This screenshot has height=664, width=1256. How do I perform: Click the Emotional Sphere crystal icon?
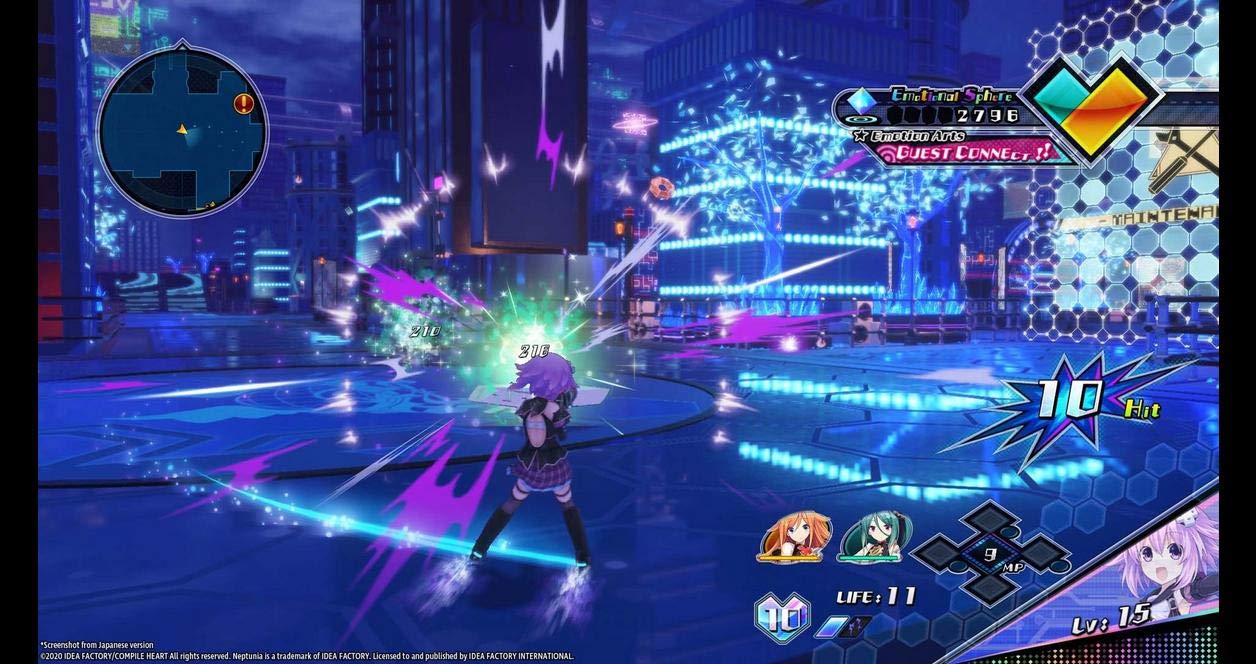coord(861,101)
